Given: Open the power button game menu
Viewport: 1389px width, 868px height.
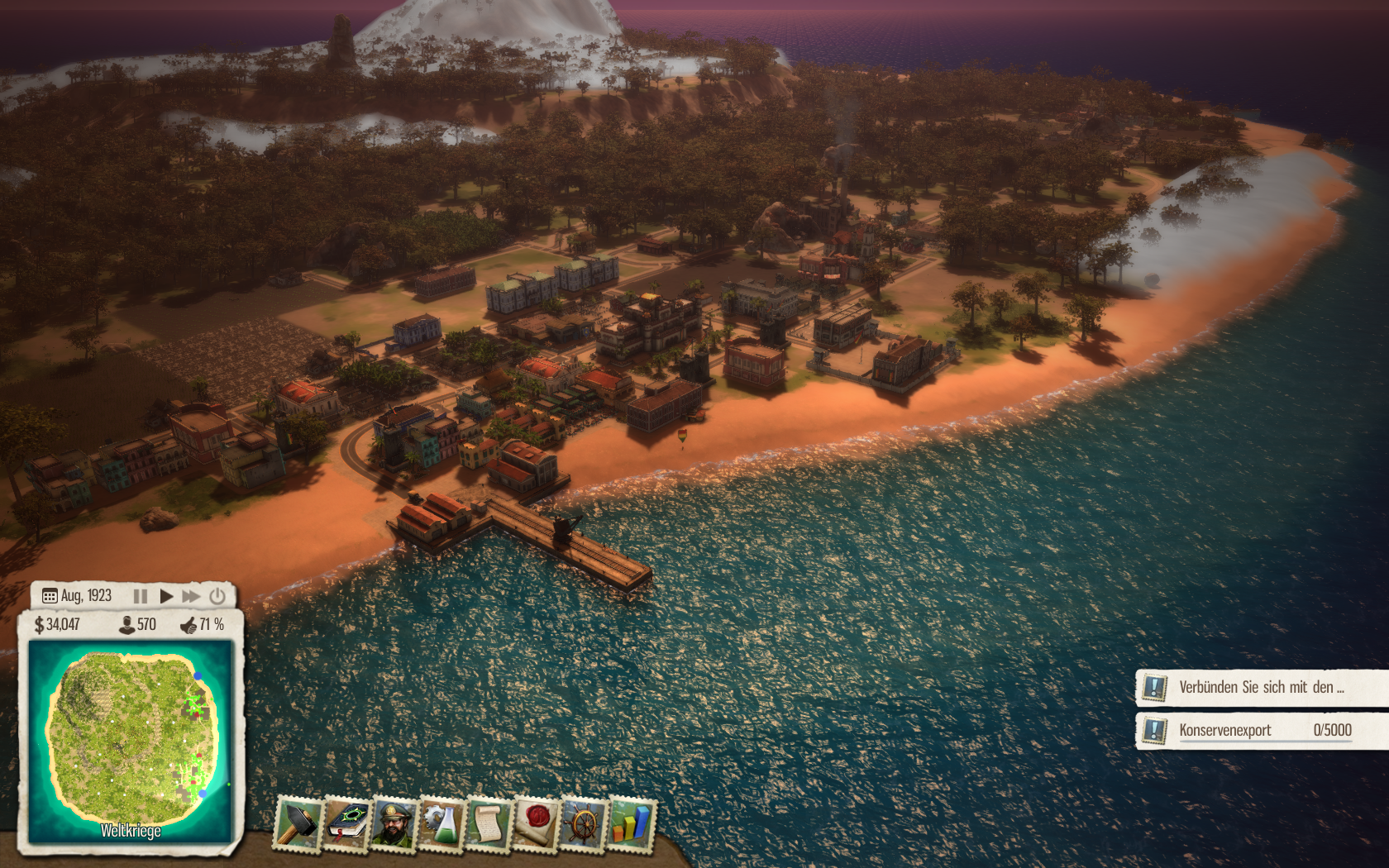Looking at the screenshot, I should click(x=217, y=596).
